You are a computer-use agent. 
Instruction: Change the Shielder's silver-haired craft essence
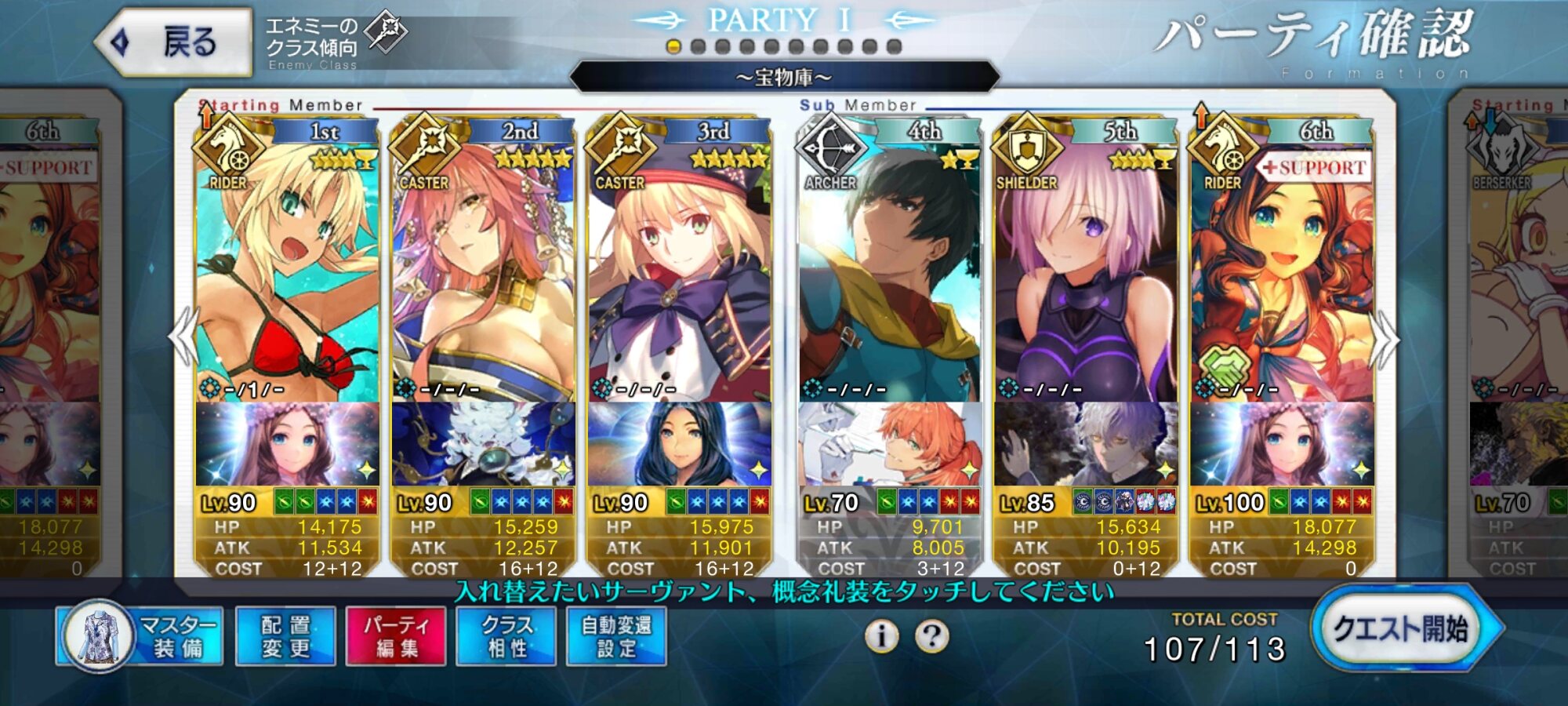point(1085,444)
